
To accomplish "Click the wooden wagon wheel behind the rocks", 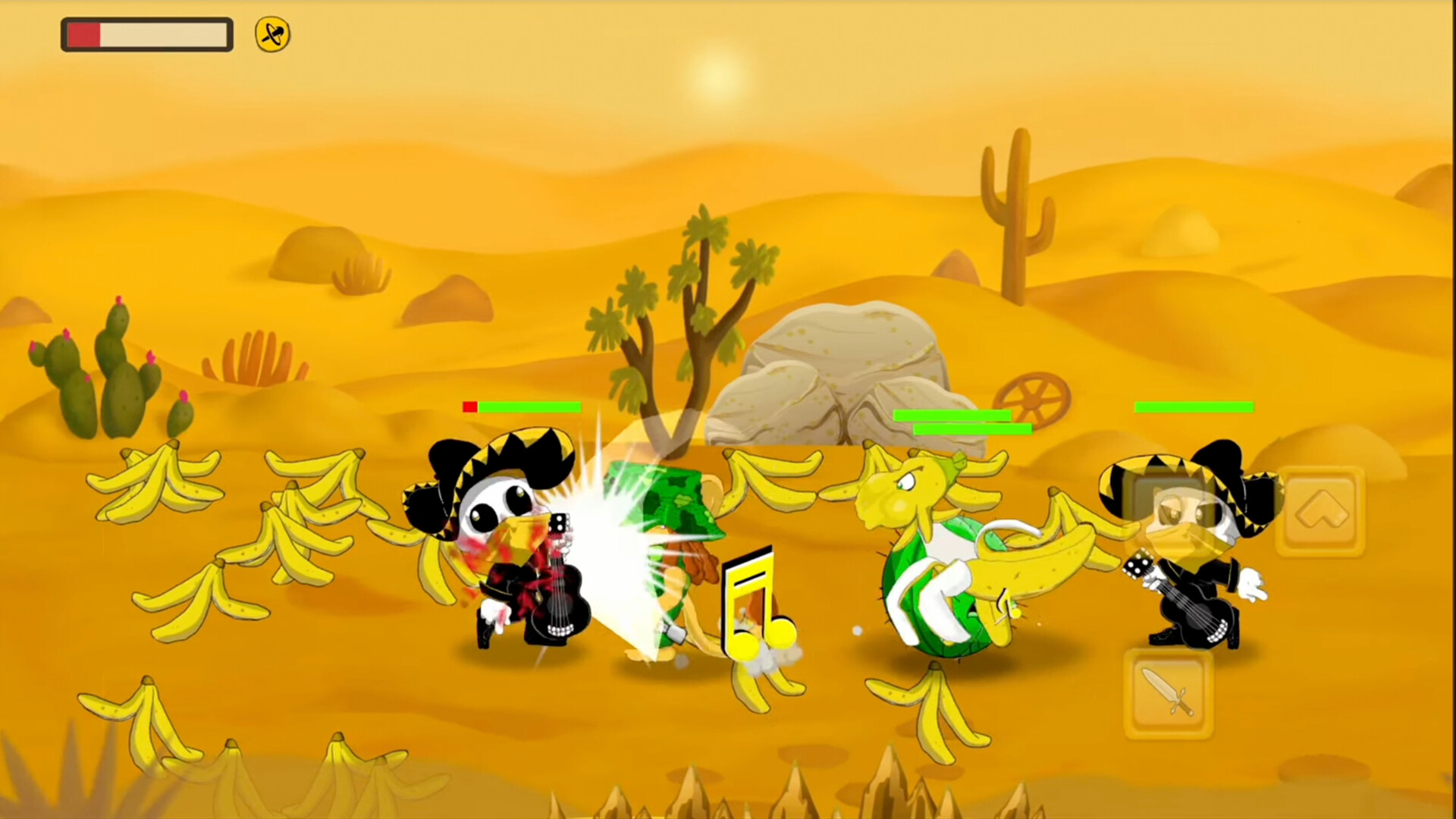I will (1033, 398).
